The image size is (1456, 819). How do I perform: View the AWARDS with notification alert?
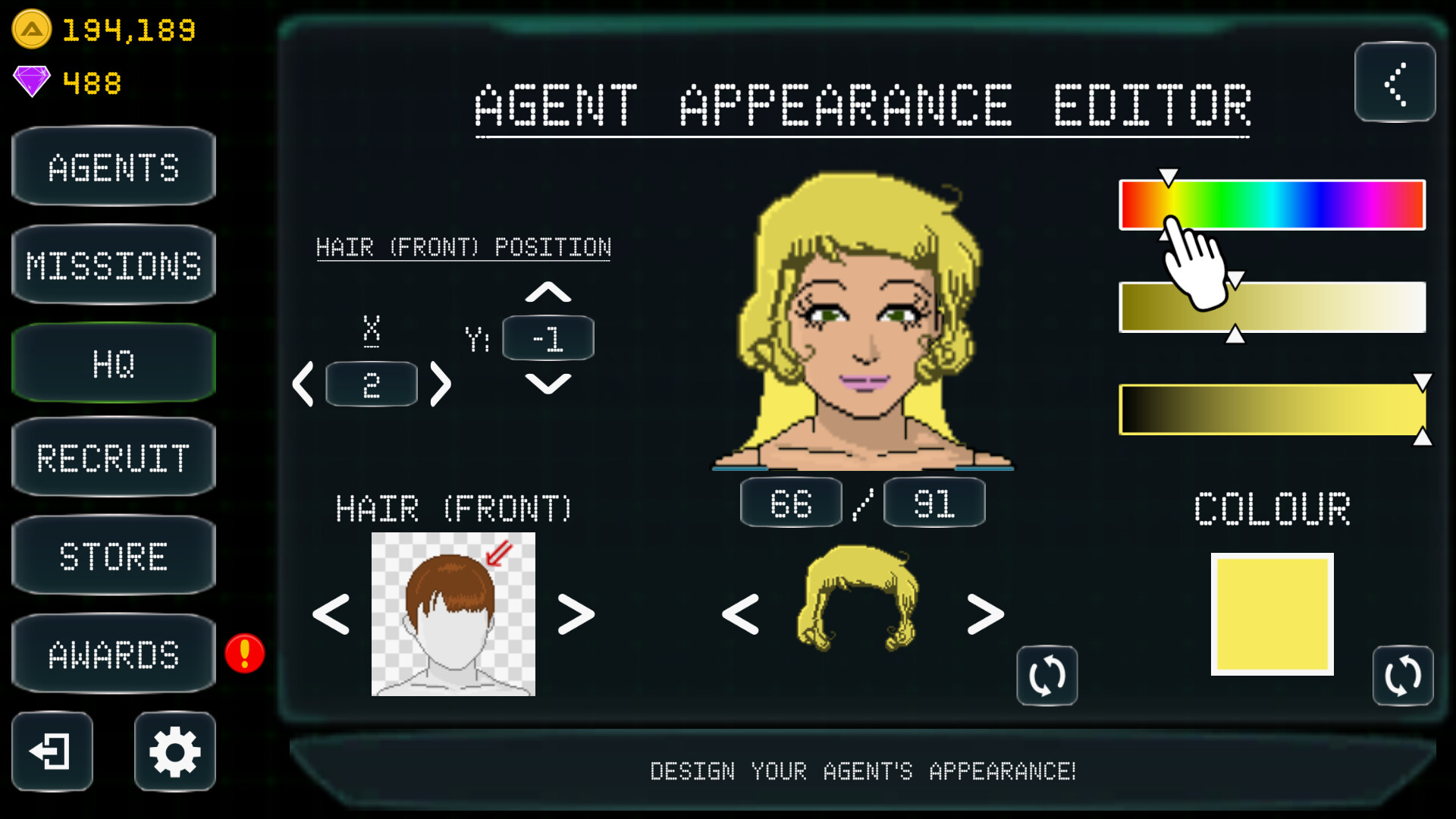tap(112, 653)
